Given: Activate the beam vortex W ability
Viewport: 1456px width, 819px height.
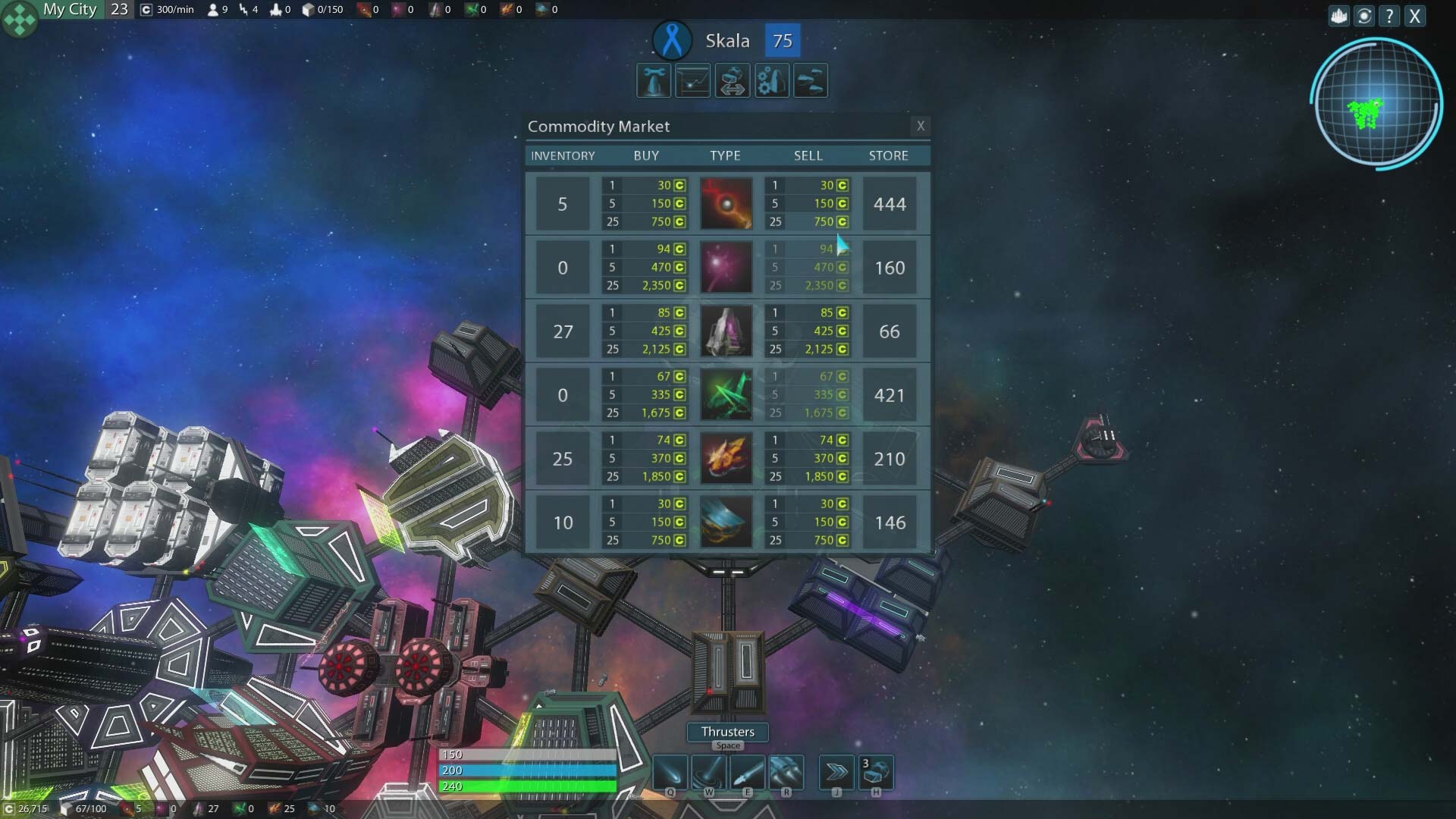Looking at the screenshot, I should [x=709, y=773].
